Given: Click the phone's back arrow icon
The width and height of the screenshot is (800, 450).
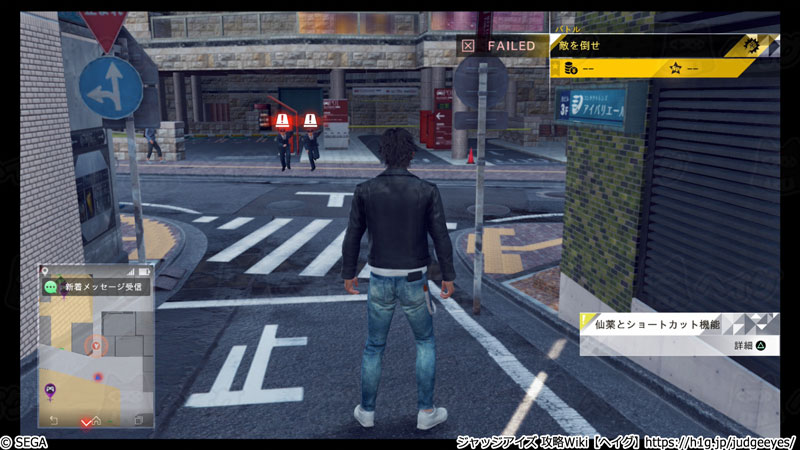Looking at the screenshot, I should [54, 420].
